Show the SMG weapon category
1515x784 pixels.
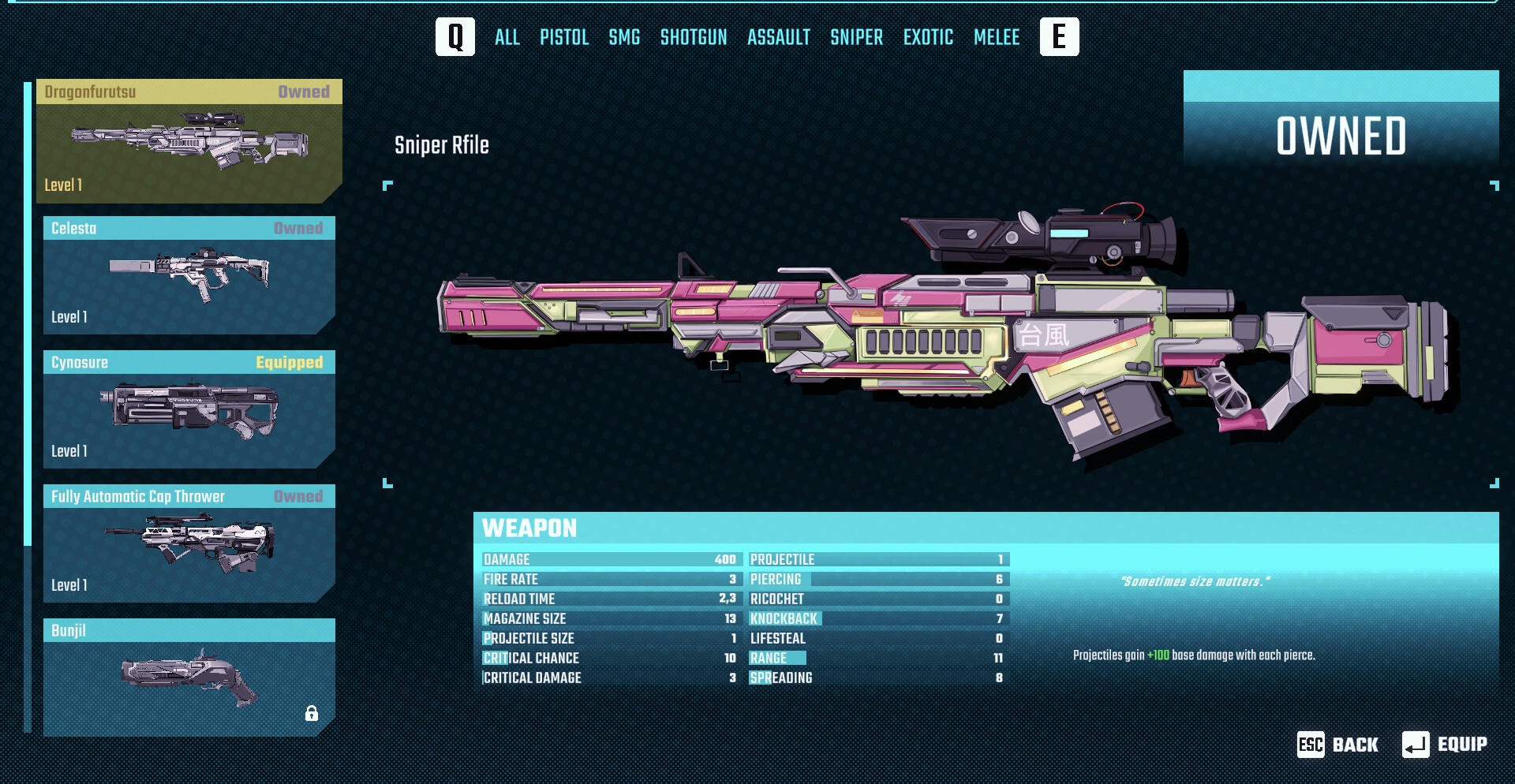[x=624, y=37]
